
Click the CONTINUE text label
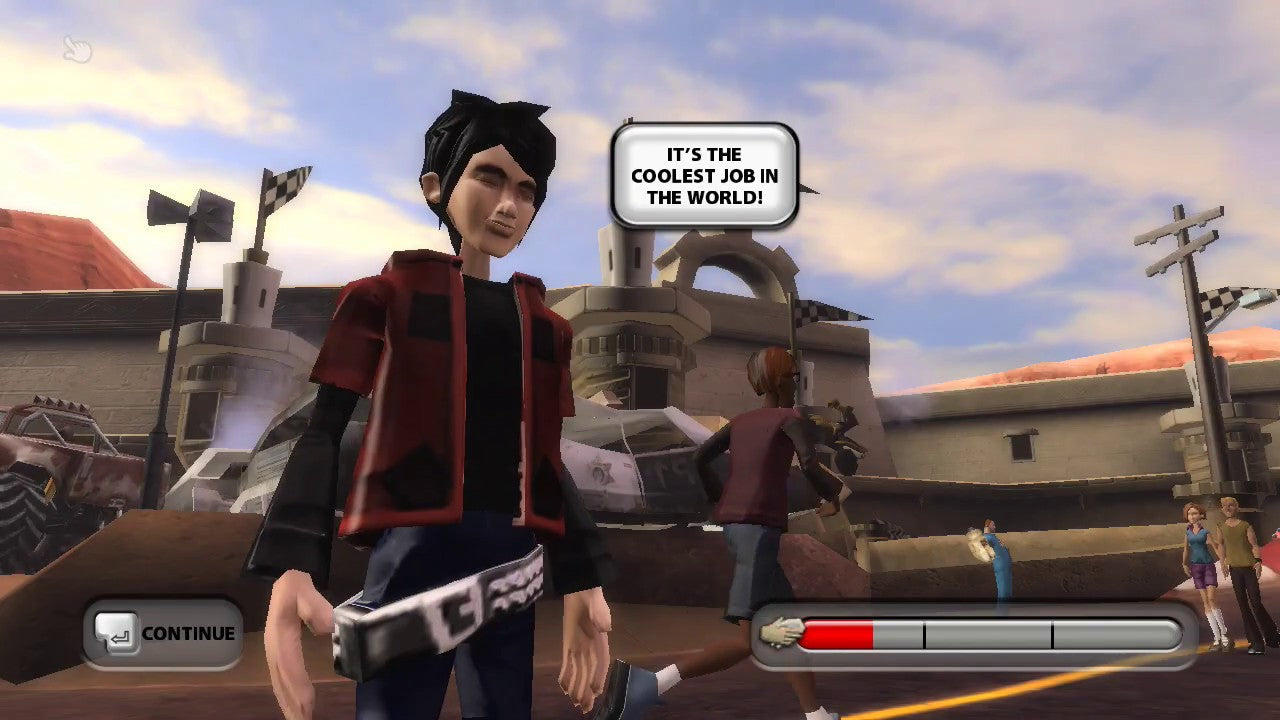pos(192,632)
